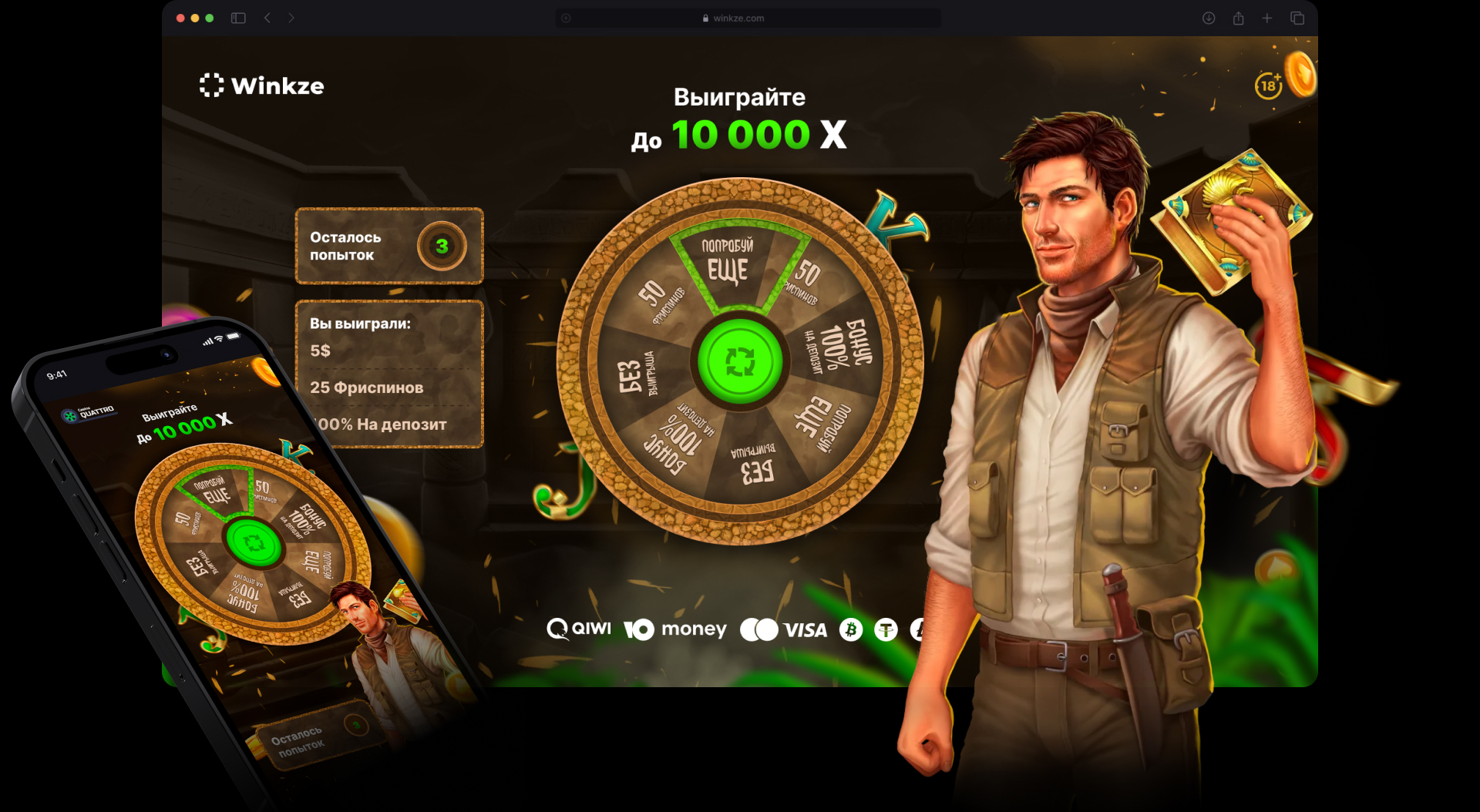Toggle the browser sidebar
The image size is (1480, 812).
click(x=238, y=18)
